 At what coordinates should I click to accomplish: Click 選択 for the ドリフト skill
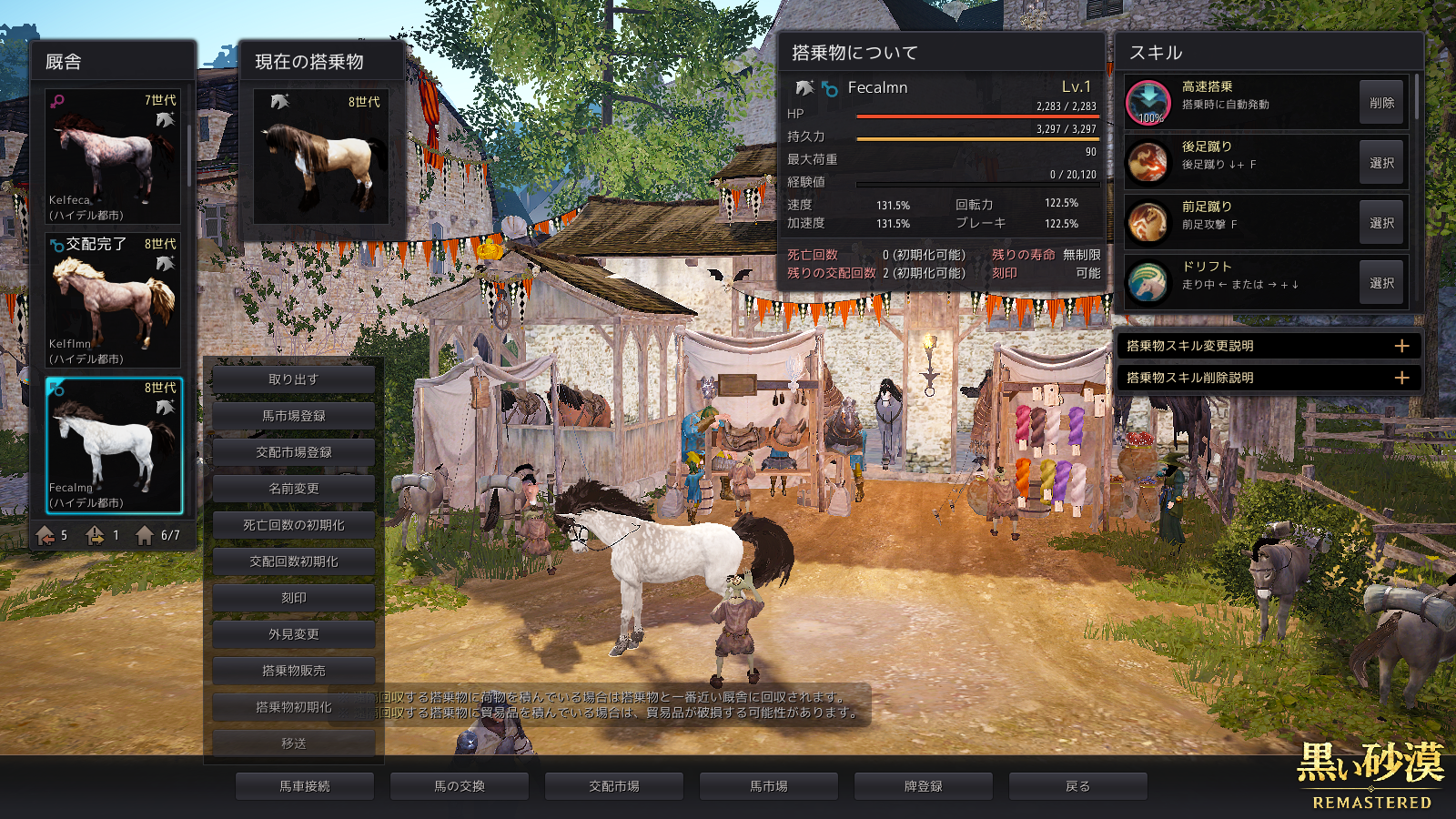pyautogui.click(x=1381, y=283)
